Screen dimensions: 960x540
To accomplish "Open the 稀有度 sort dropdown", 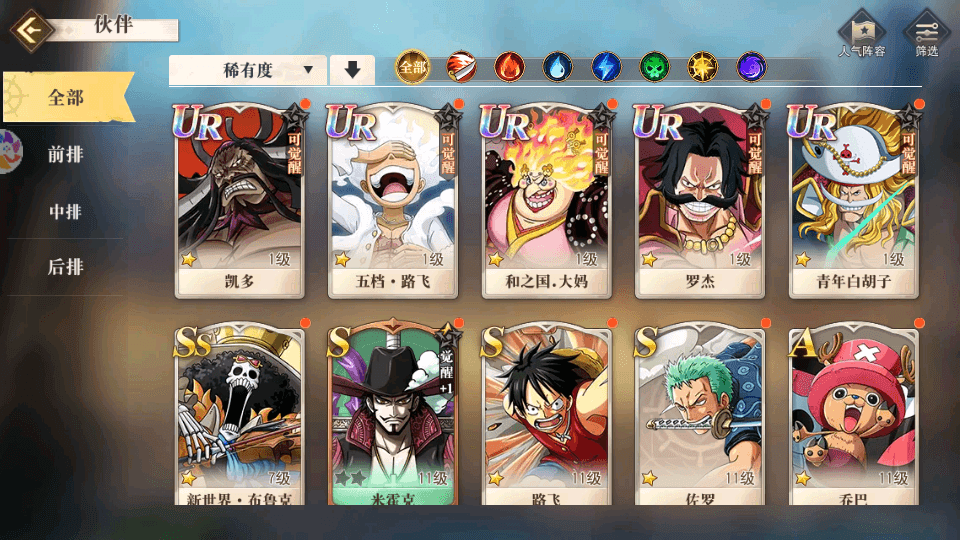I will 248,70.
